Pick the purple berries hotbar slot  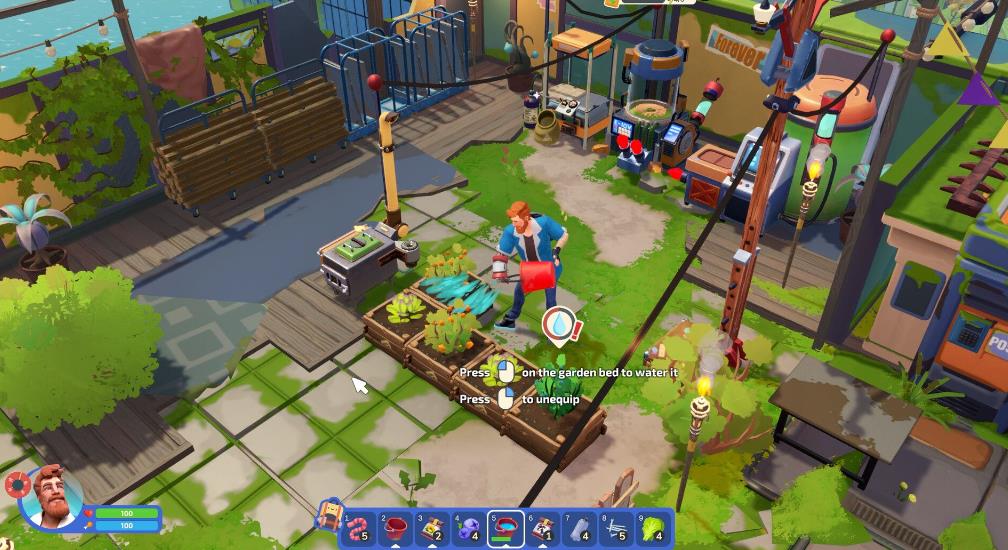(x=469, y=528)
